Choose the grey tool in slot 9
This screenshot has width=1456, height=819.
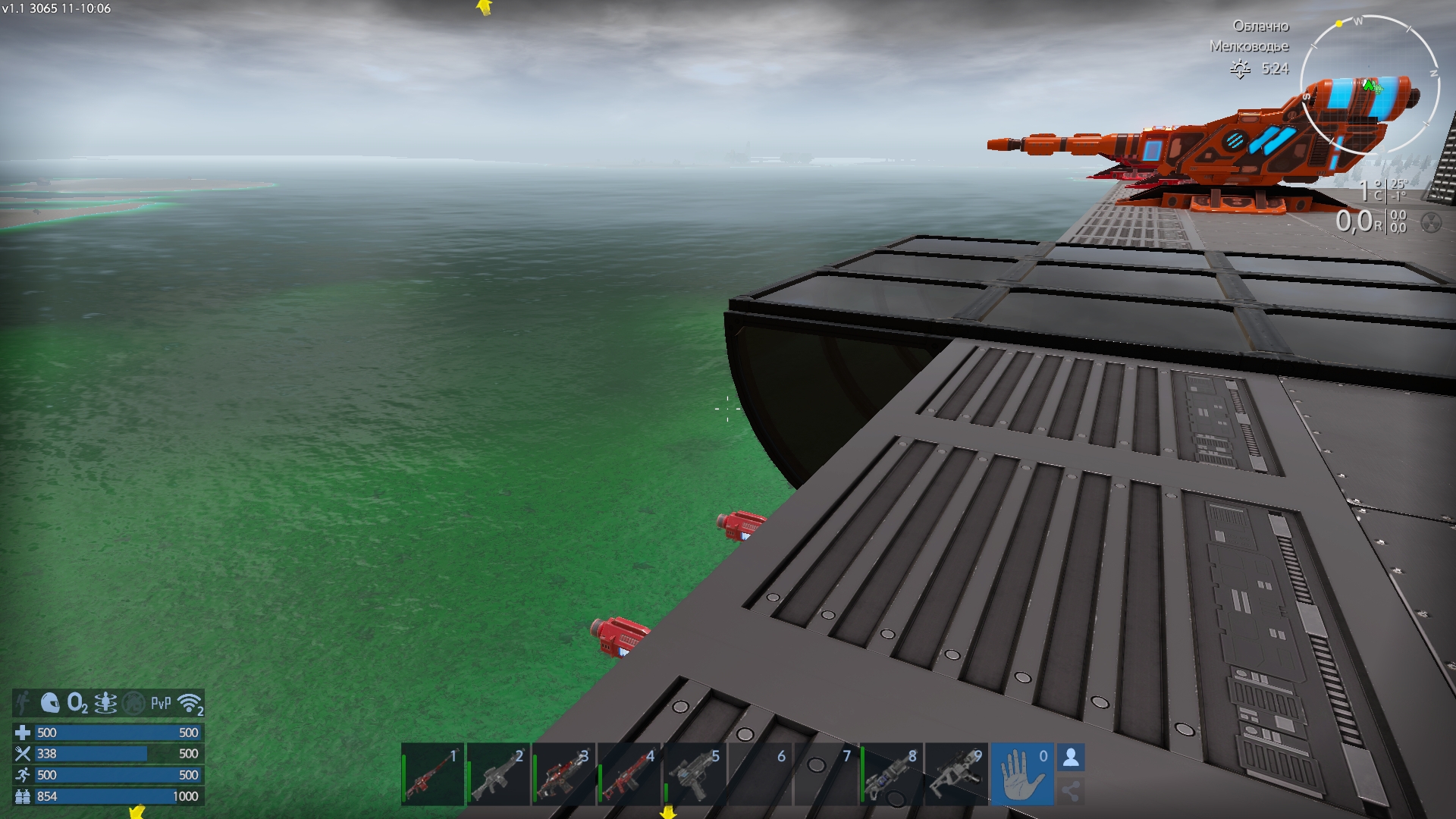957,775
